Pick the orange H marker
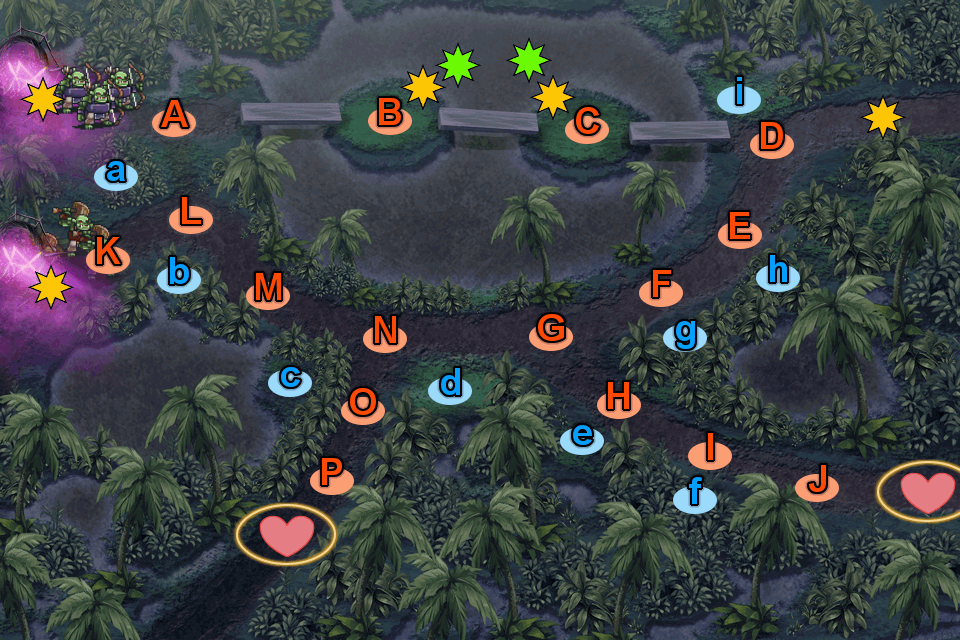The width and height of the screenshot is (960, 640). (619, 400)
